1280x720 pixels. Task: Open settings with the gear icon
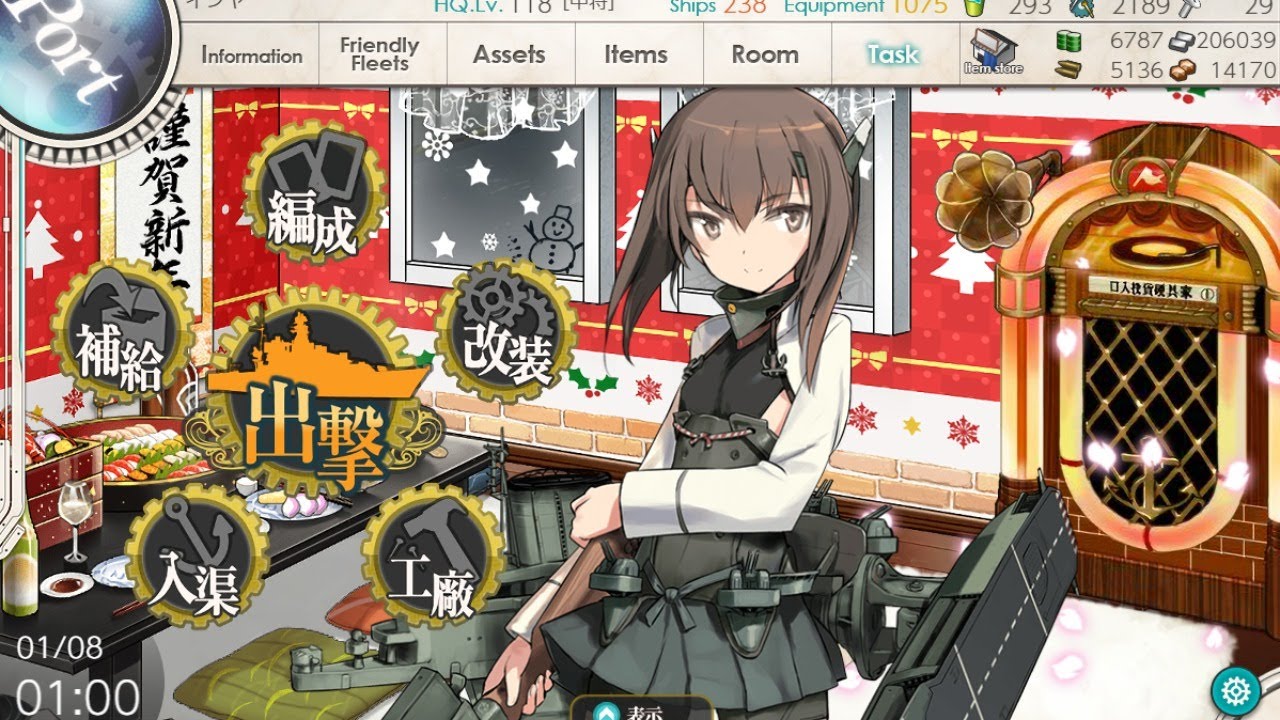point(1235,691)
